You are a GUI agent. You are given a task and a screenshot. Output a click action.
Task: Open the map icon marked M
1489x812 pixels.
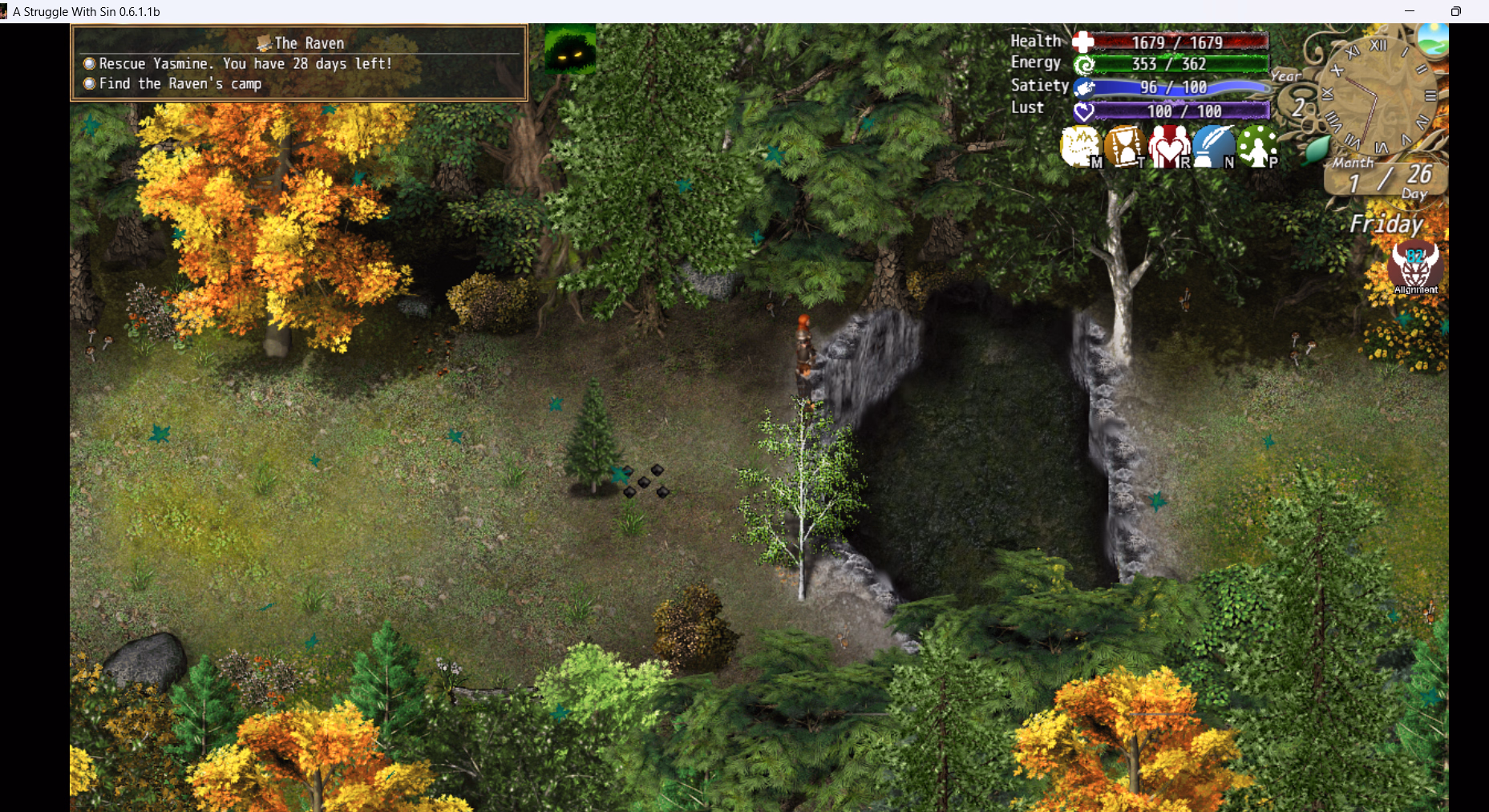tap(1080, 147)
